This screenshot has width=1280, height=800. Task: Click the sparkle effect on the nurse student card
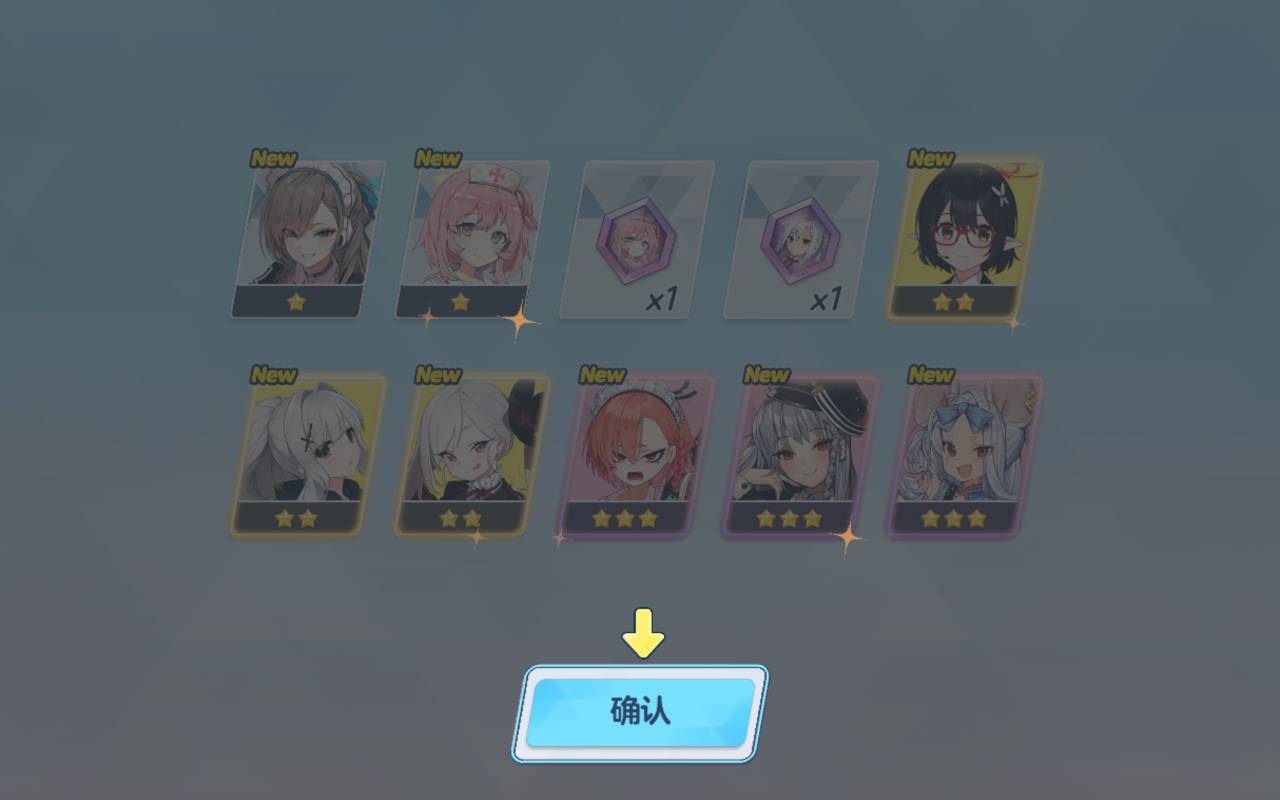518,320
